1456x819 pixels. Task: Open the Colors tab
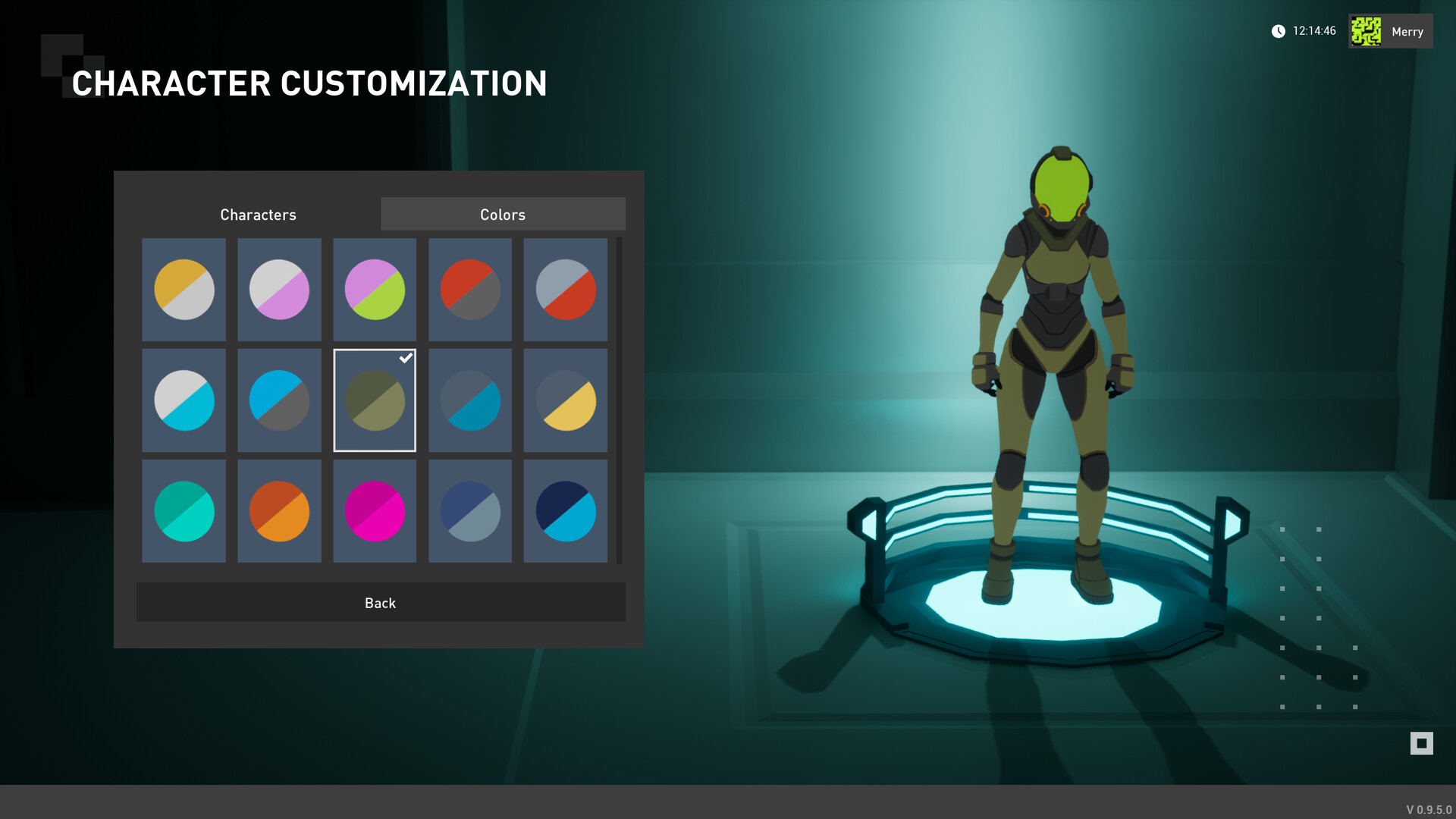pyautogui.click(x=503, y=214)
